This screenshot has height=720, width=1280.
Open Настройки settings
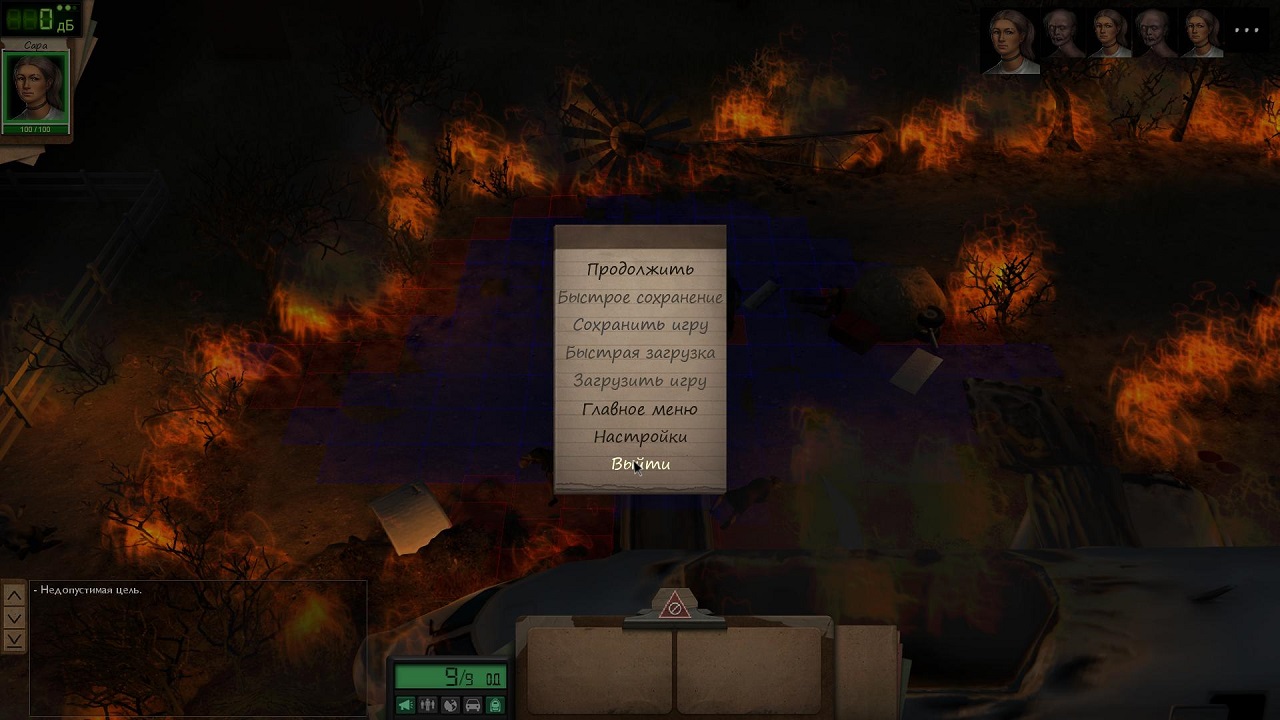(x=640, y=437)
